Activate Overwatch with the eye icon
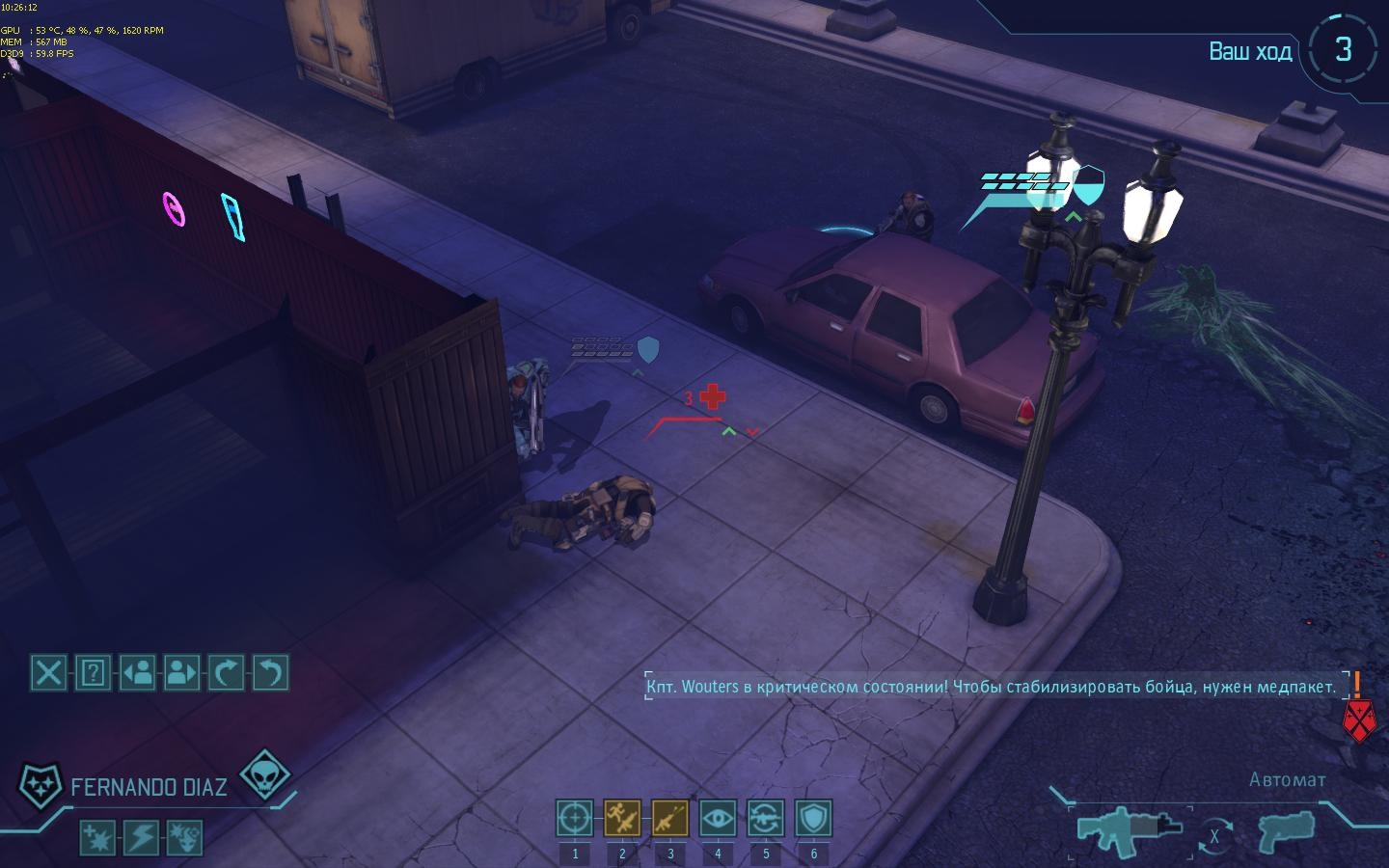 [x=718, y=819]
